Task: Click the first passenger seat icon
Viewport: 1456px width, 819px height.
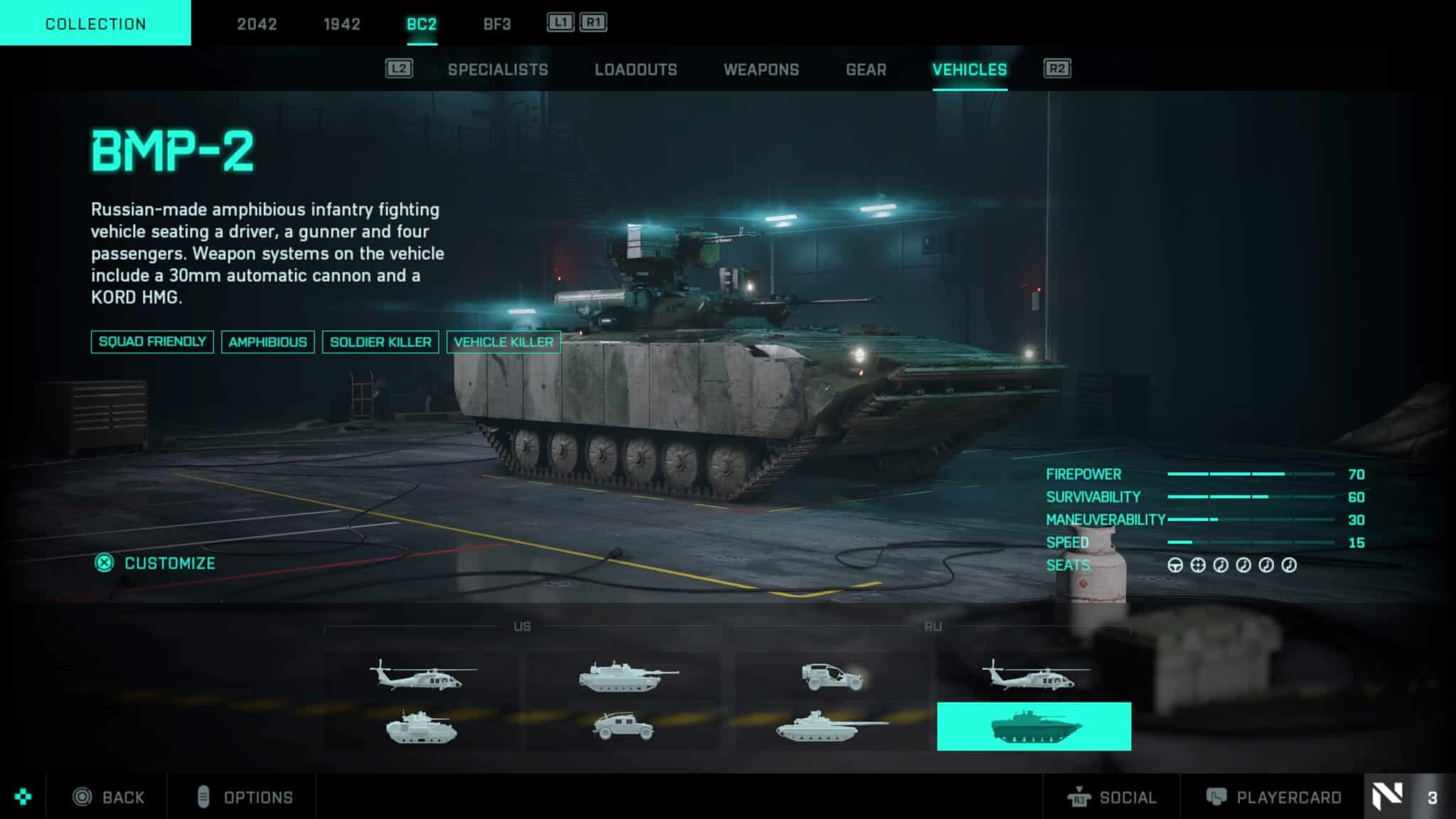Action: 1220,565
